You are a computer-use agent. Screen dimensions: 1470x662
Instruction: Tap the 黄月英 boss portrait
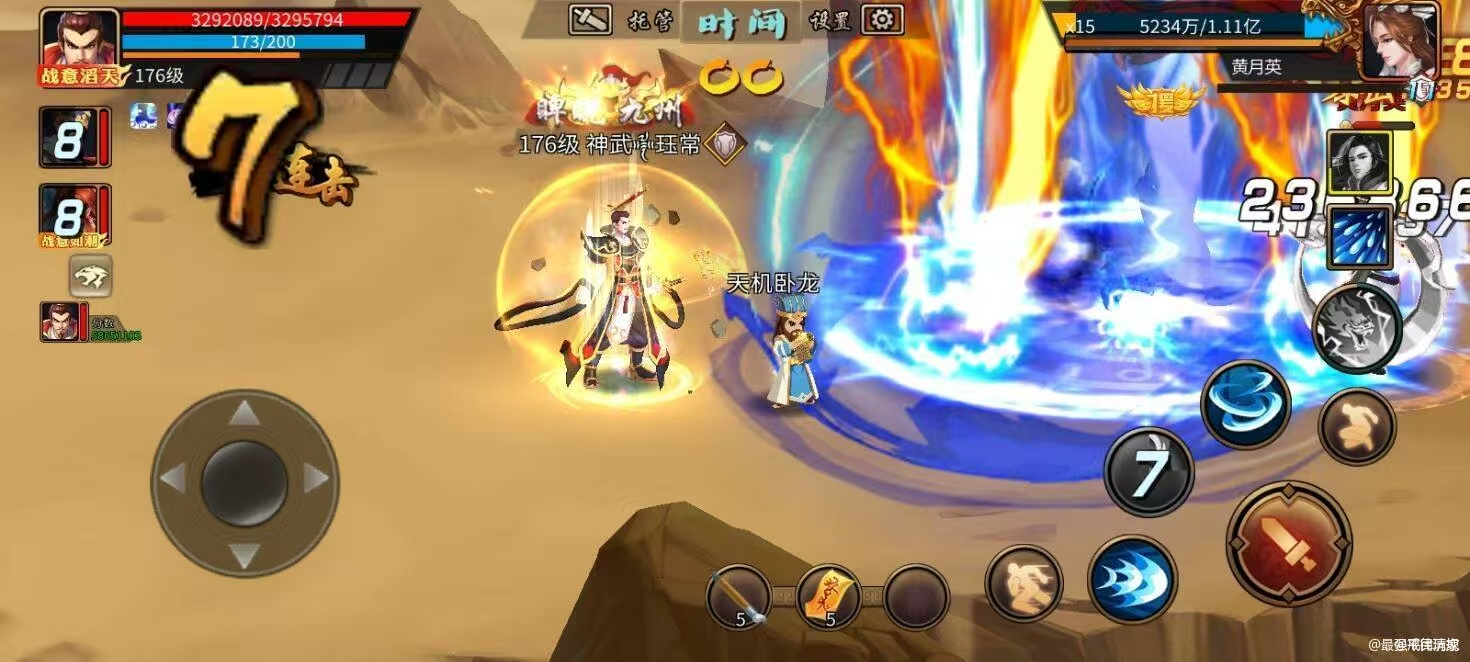1400,40
